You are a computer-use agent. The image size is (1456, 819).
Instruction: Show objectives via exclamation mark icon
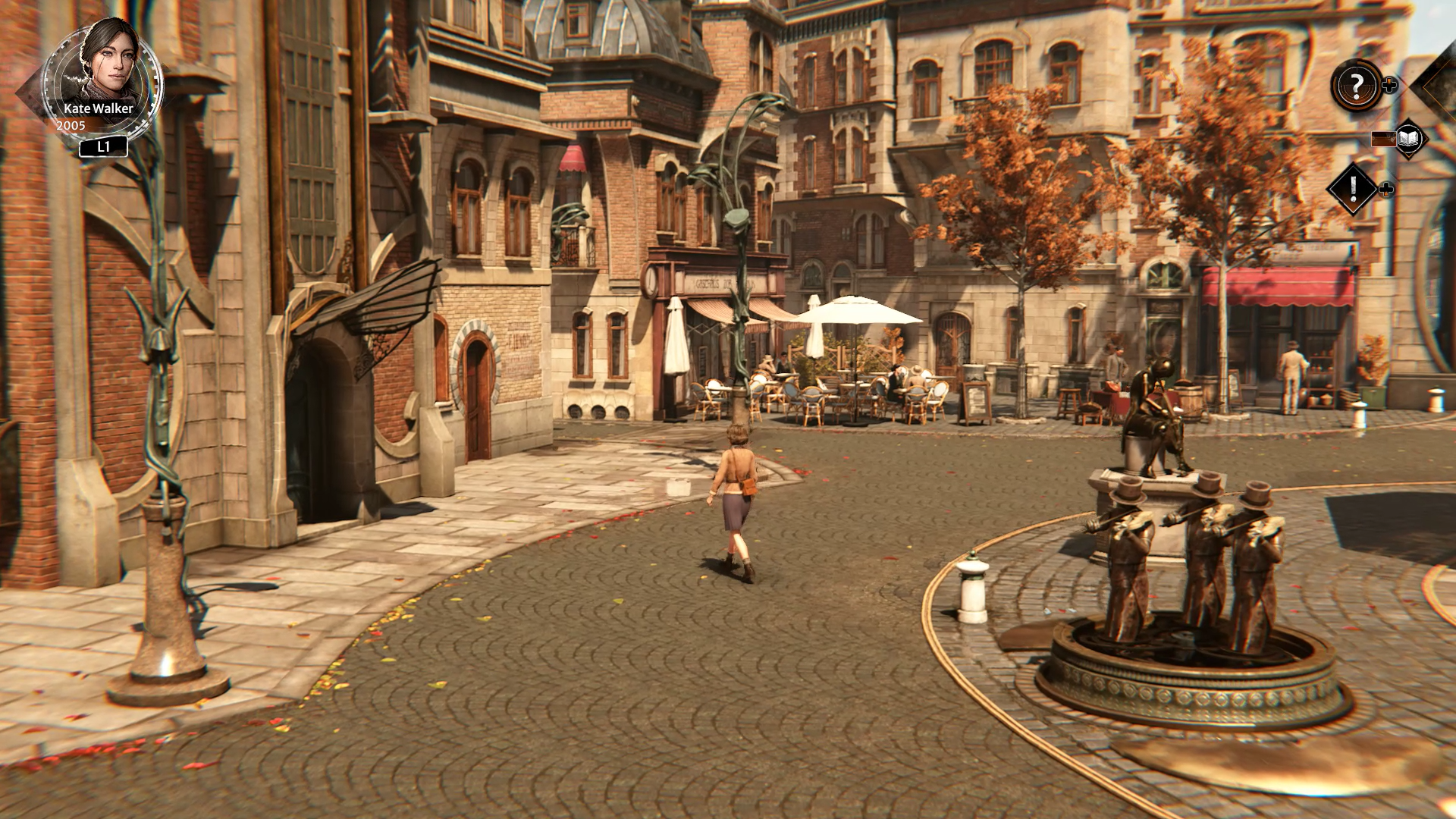(x=1353, y=189)
